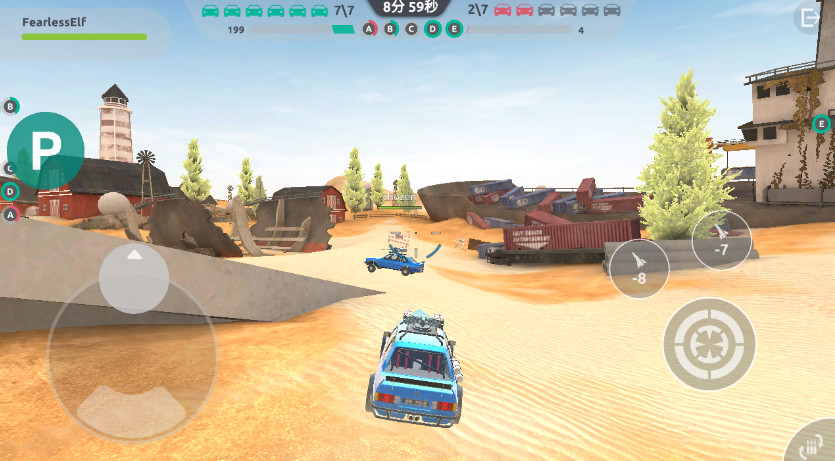835x461 pixels.
Task: Tap the ammo reload button
Action: [811, 444]
